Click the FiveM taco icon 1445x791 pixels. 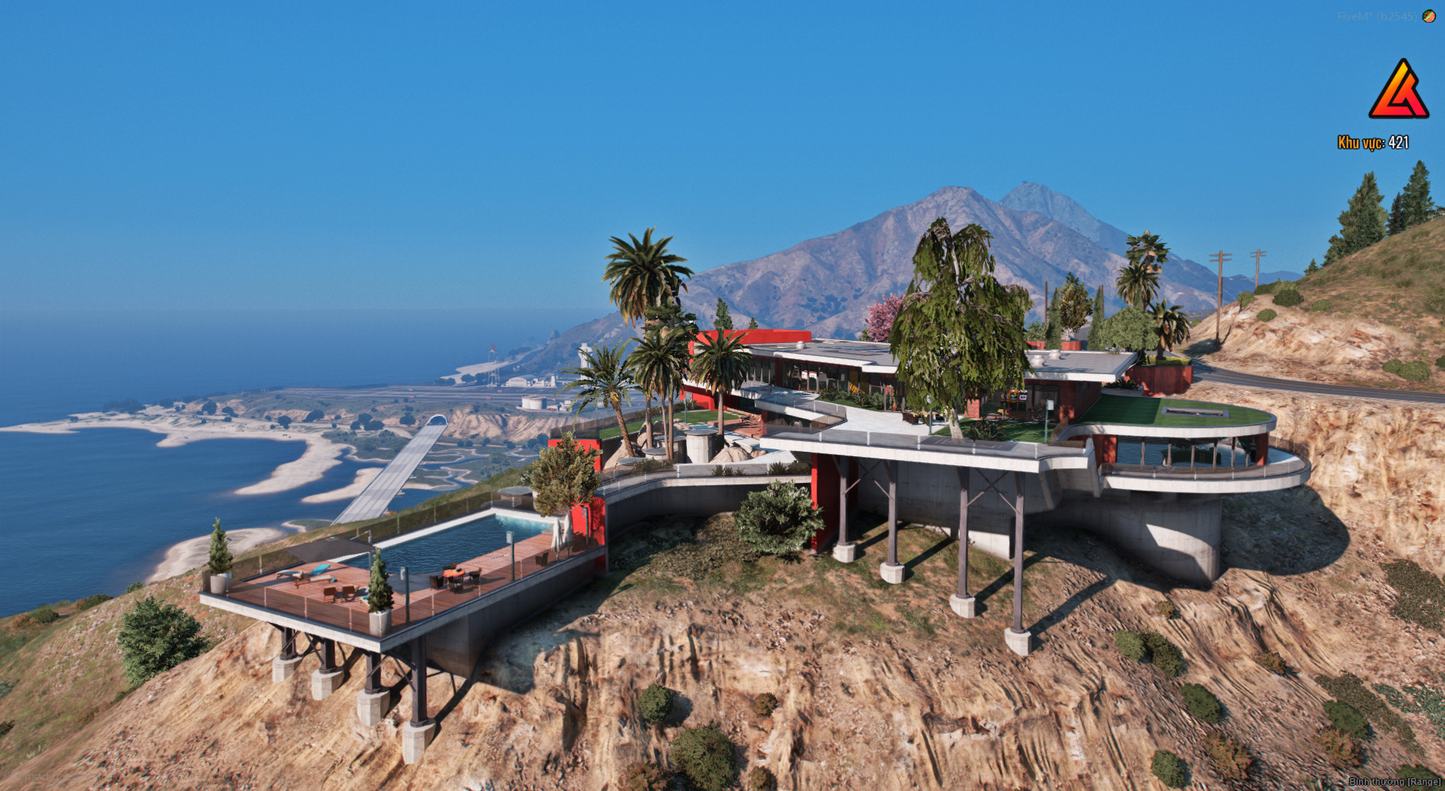[x=1429, y=17]
